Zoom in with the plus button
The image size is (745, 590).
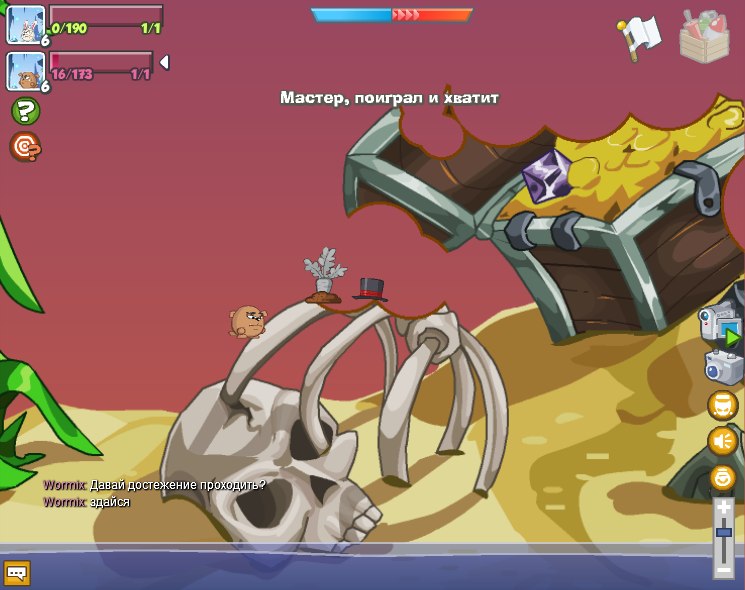coord(724,508)
